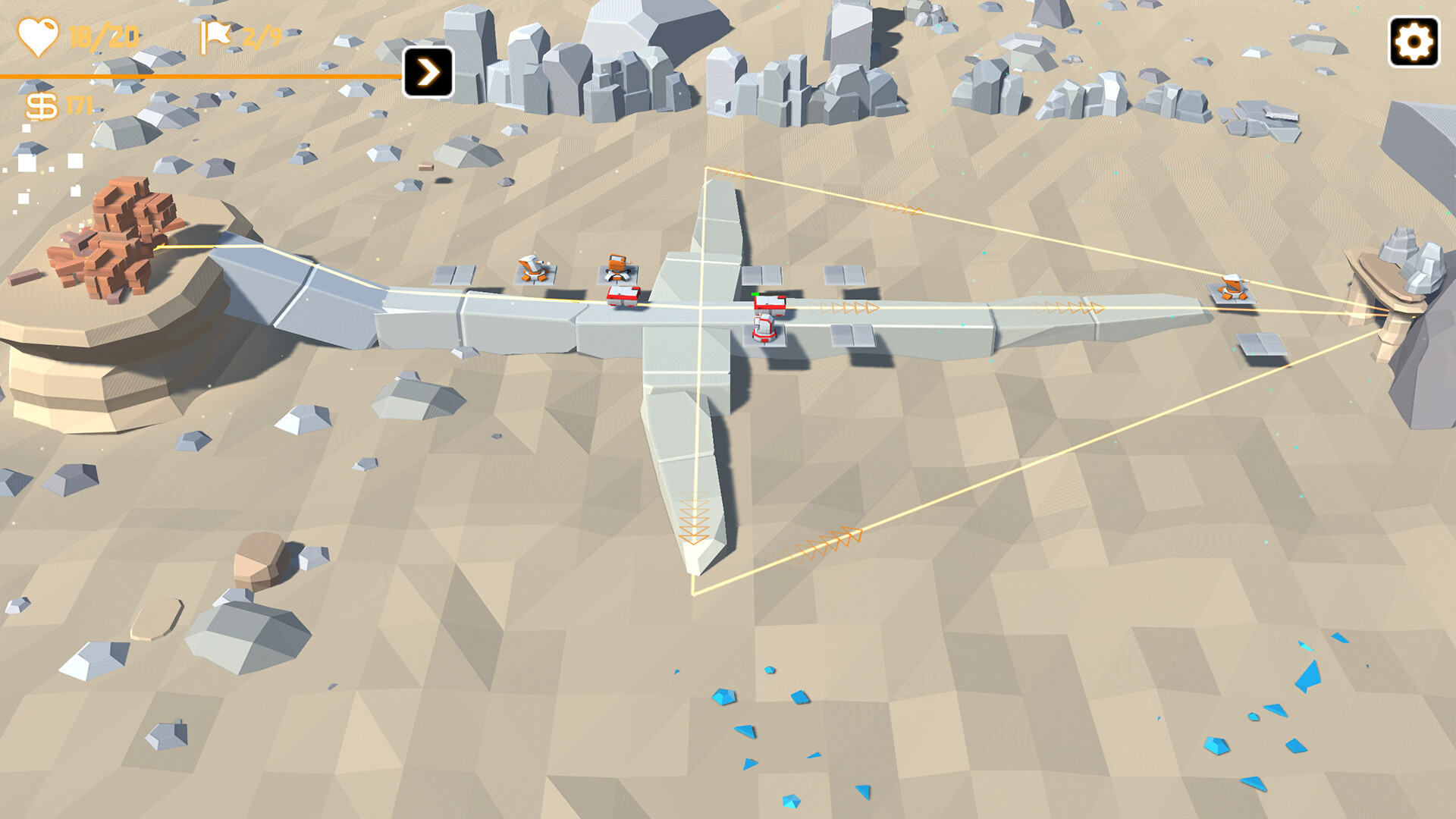Click the flag wave counter icon

coord(216,34)
